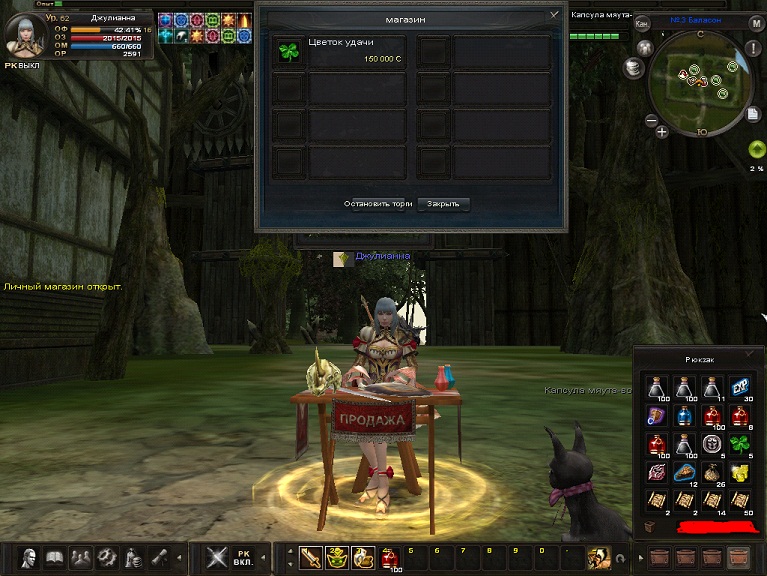The width and height of the screenshot is (767, 576).
Task: Open the world map with the M button
Action: (x=756, y=23)
